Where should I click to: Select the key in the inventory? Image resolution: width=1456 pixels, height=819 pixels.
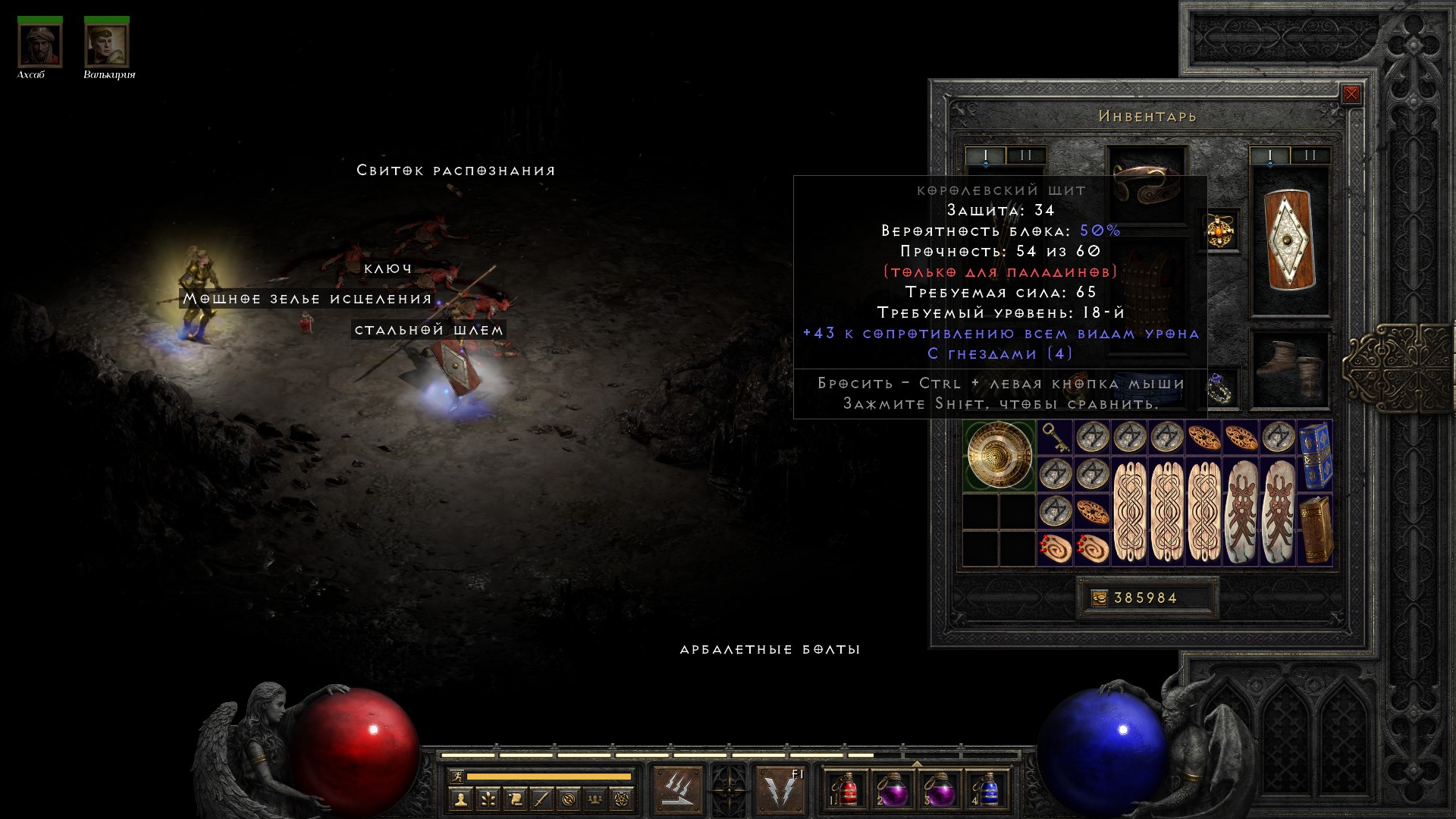coord(1055,438)
